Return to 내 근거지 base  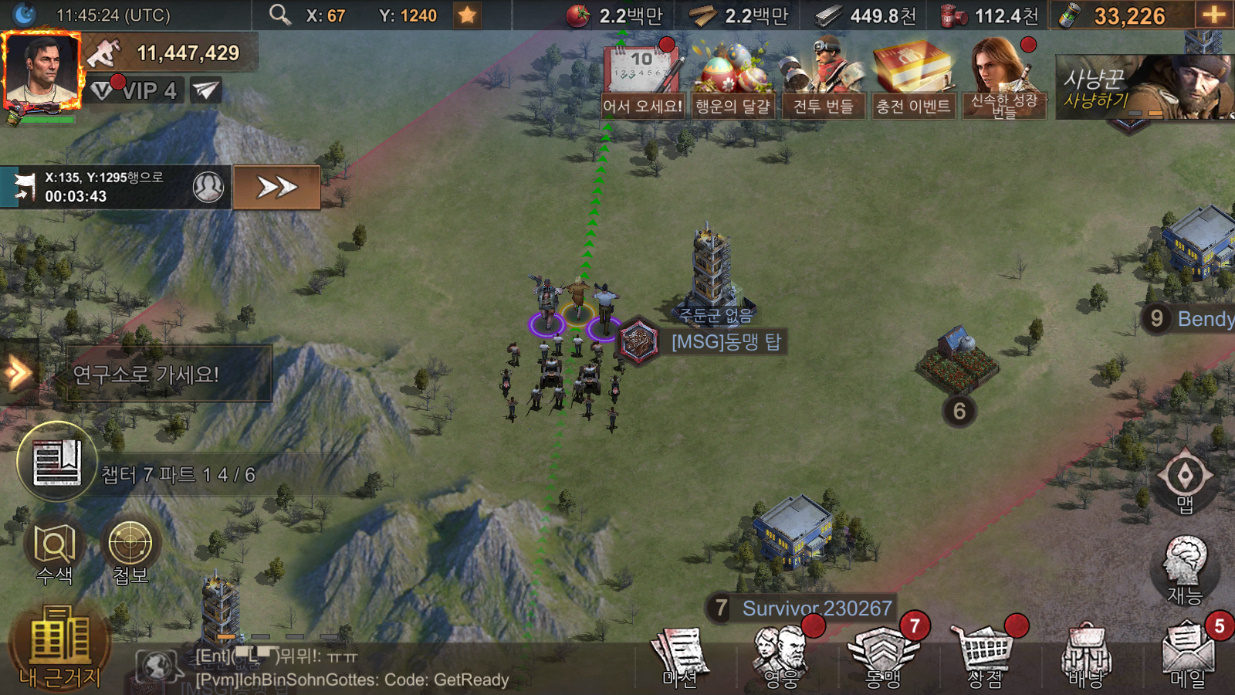click(60, 647)
